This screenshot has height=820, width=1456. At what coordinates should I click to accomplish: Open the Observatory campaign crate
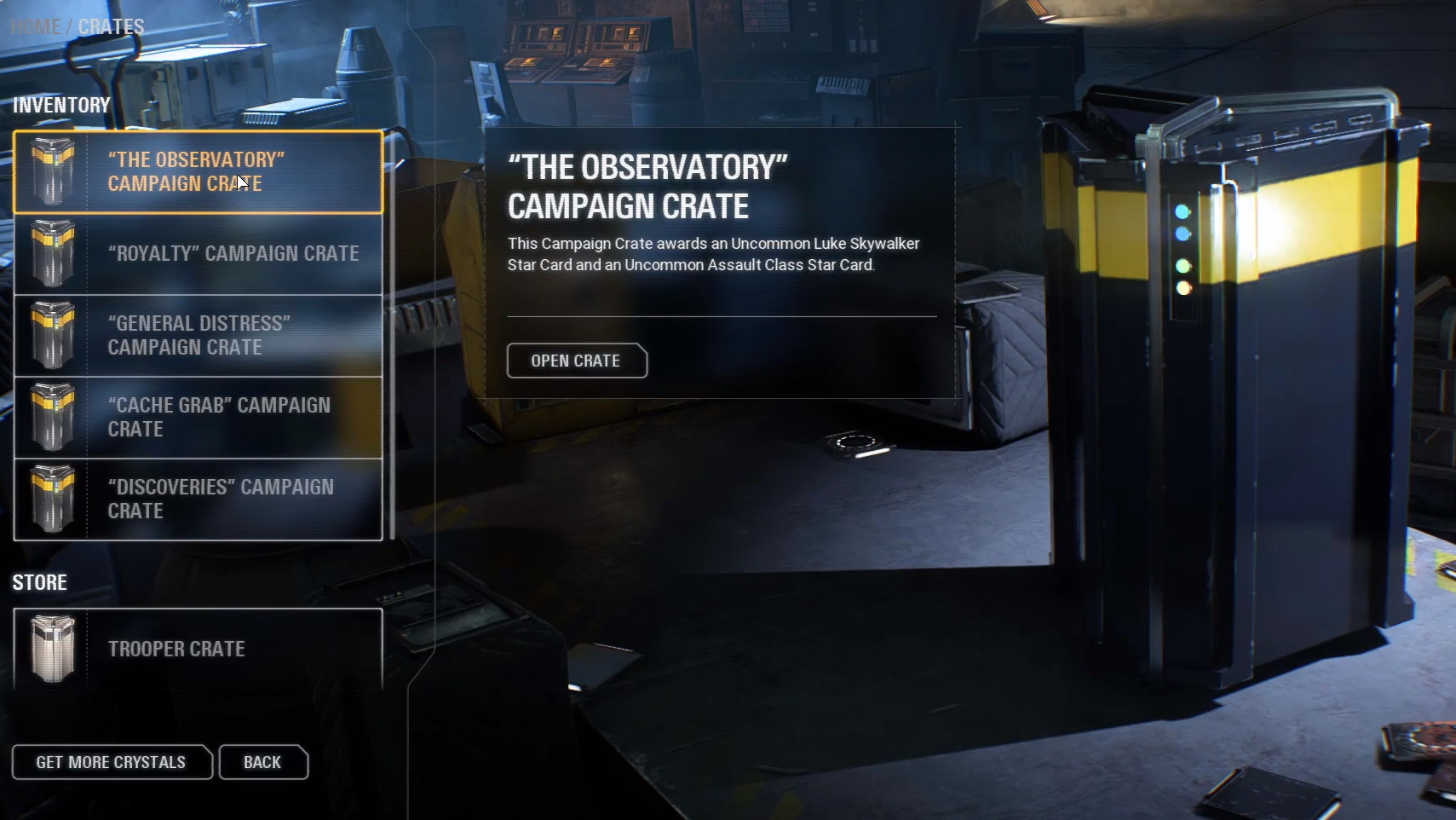[x=577, y=361]
